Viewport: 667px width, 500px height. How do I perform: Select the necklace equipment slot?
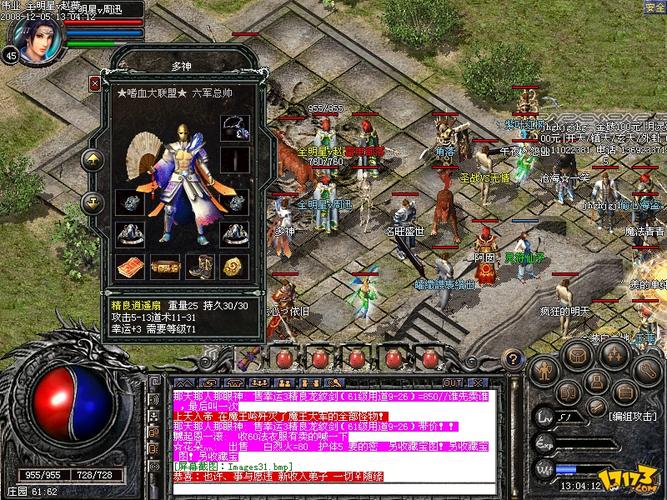coord(234,127)
